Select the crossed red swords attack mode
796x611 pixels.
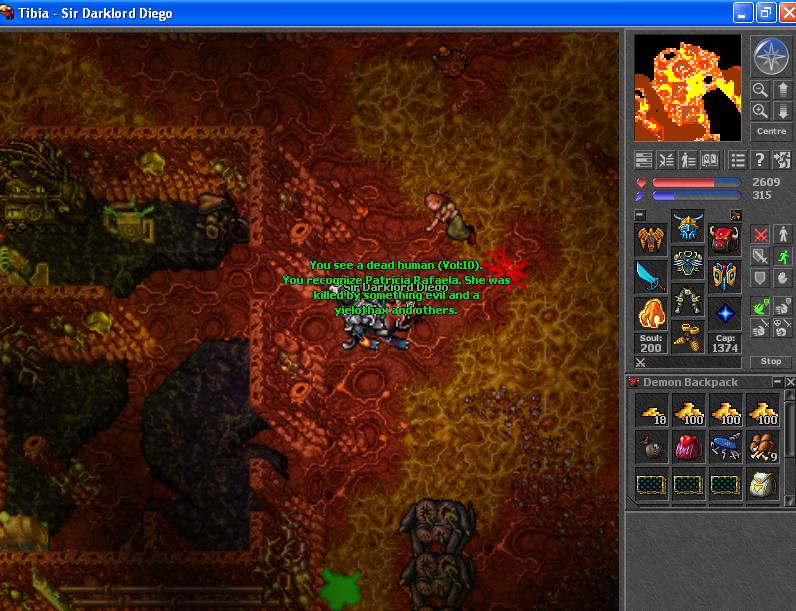pos(760,233)
